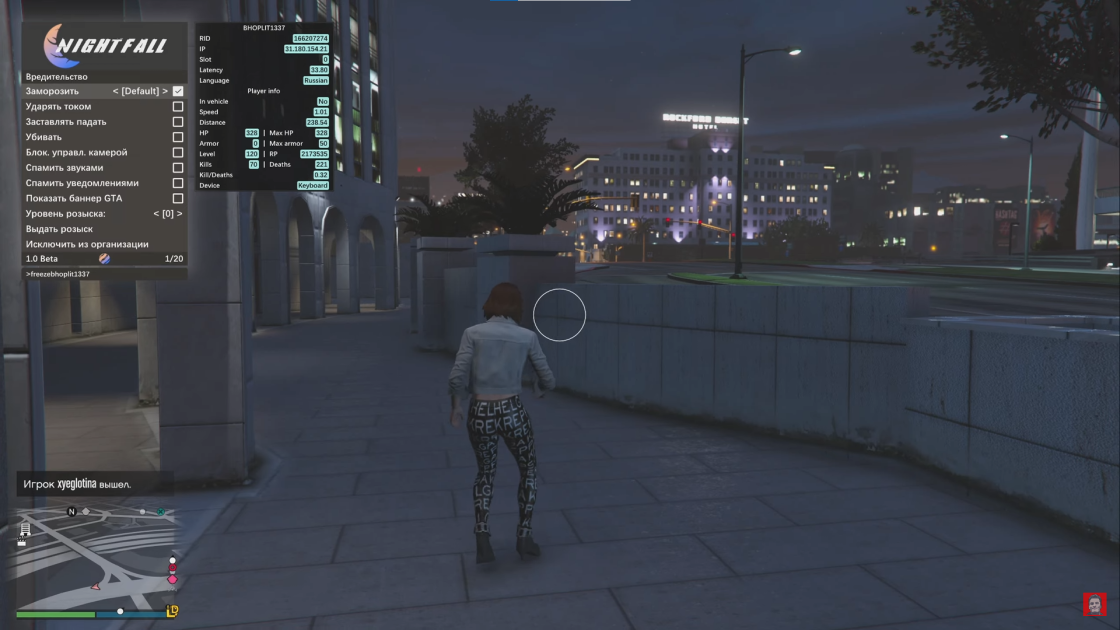Activate Спамить уведомлениями checkbox

coord(178,183)
